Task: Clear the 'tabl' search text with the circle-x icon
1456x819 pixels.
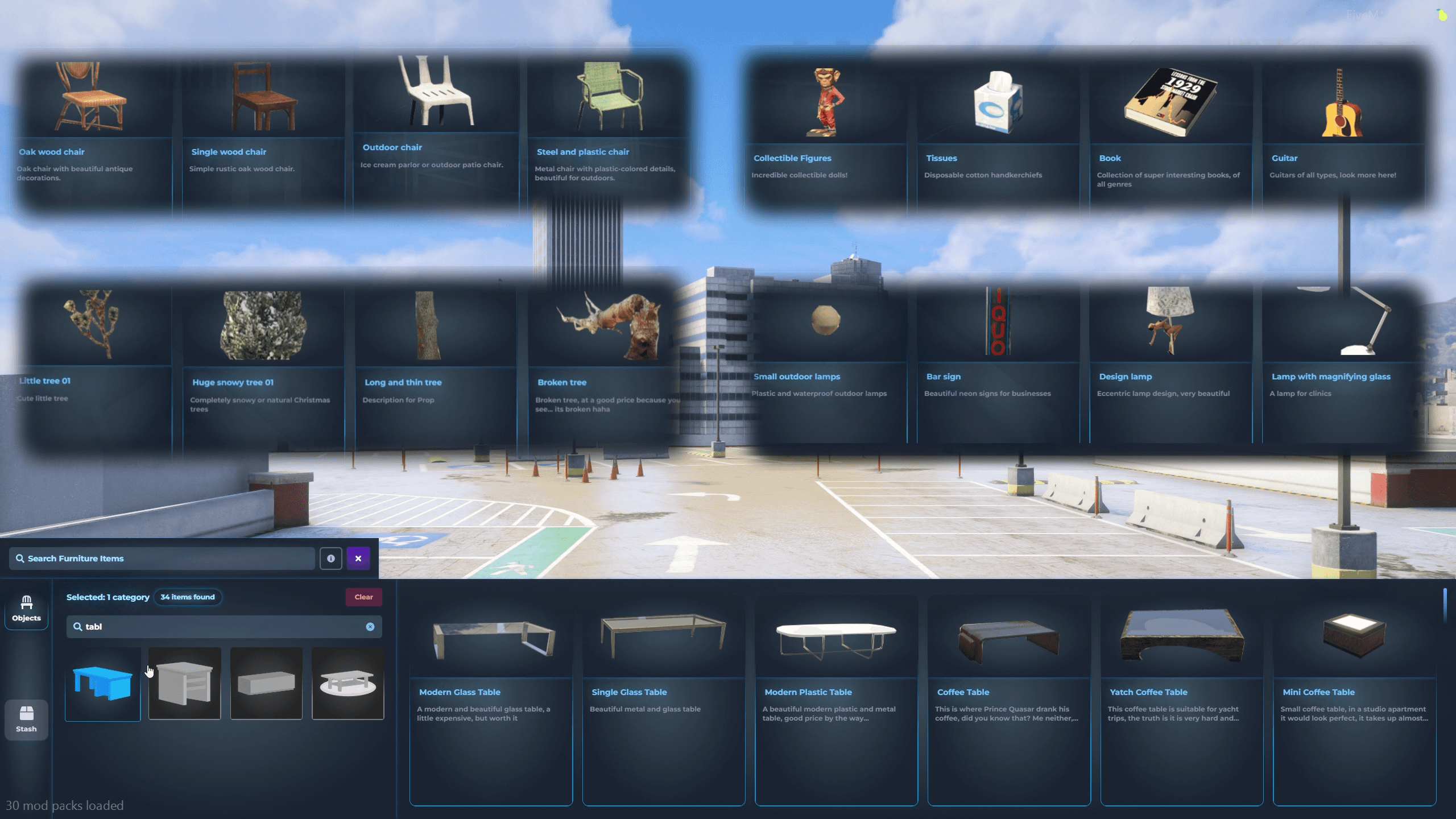Action: (x=371, y=627)
